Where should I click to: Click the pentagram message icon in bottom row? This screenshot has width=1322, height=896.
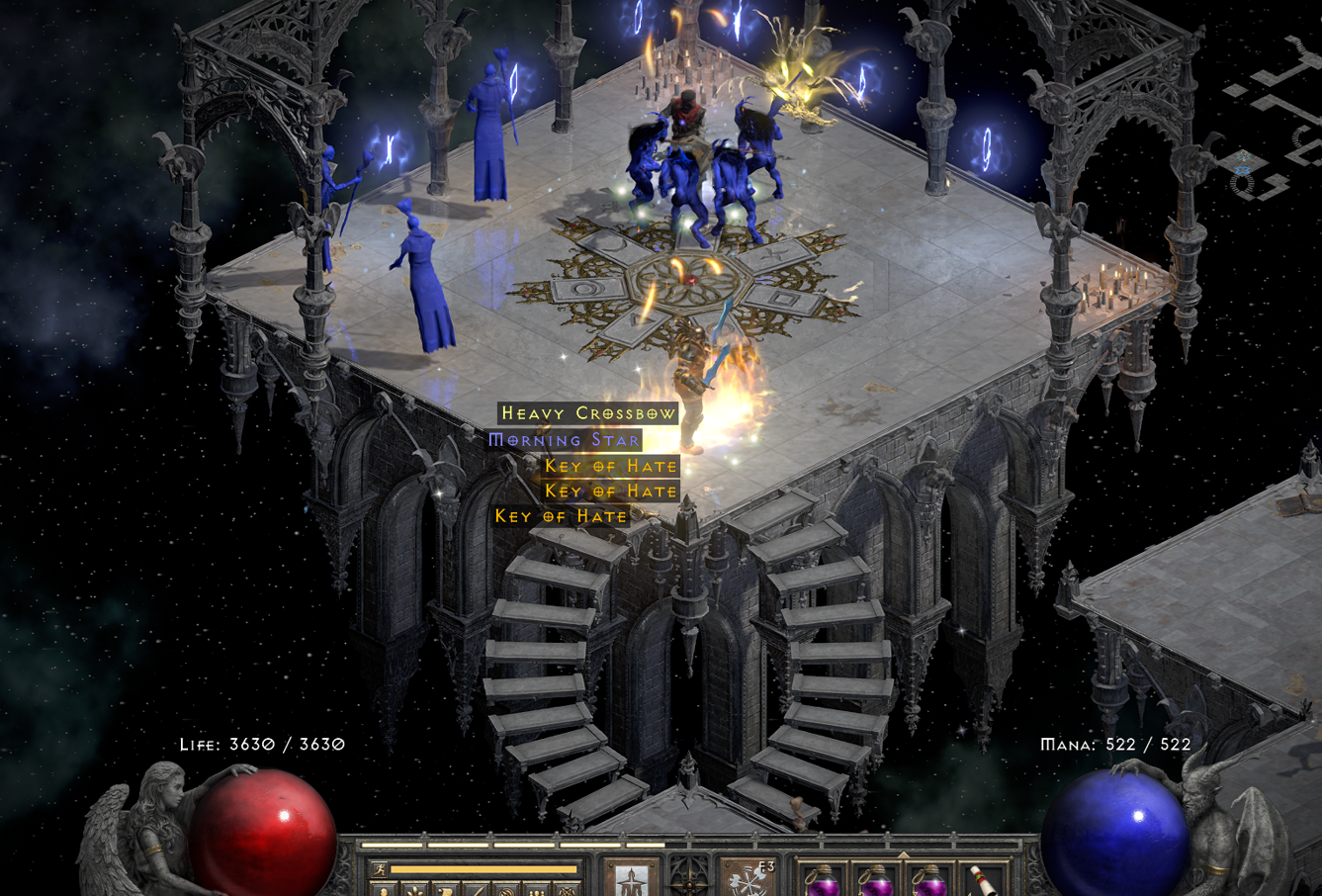(x=567, y=892)
